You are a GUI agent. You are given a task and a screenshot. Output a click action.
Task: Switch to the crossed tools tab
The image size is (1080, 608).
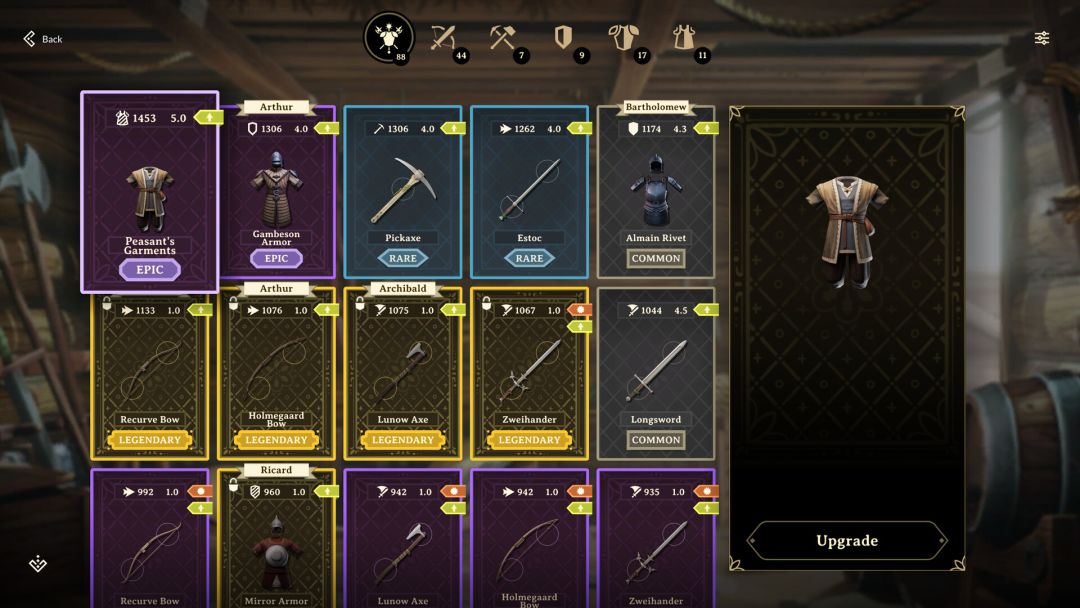(503, 38)
